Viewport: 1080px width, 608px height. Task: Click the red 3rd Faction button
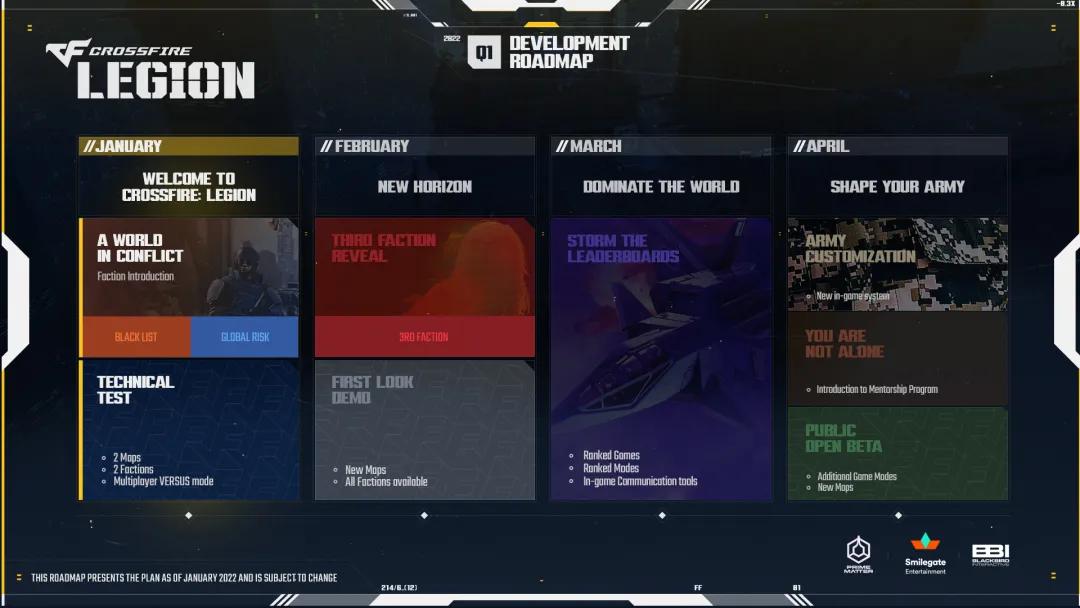(x=425, y=337)
